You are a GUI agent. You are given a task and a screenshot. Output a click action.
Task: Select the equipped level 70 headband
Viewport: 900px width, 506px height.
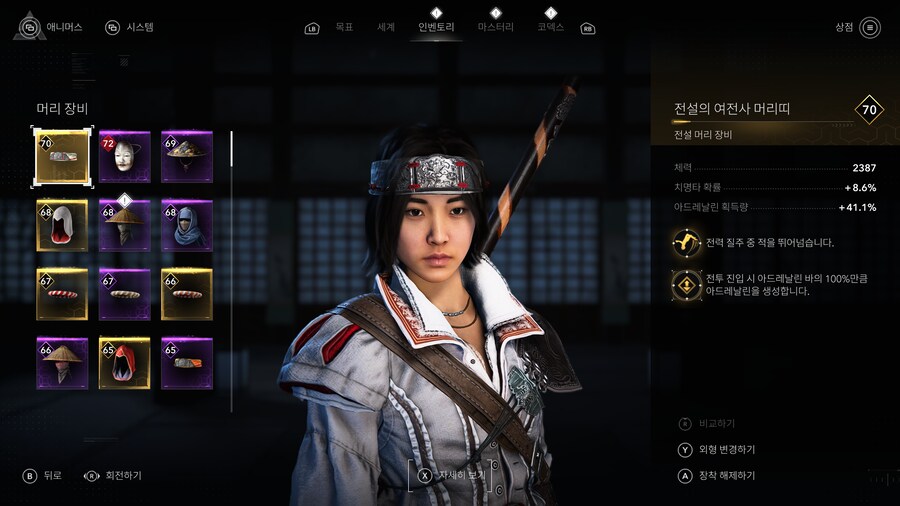[x=63, y=157]
